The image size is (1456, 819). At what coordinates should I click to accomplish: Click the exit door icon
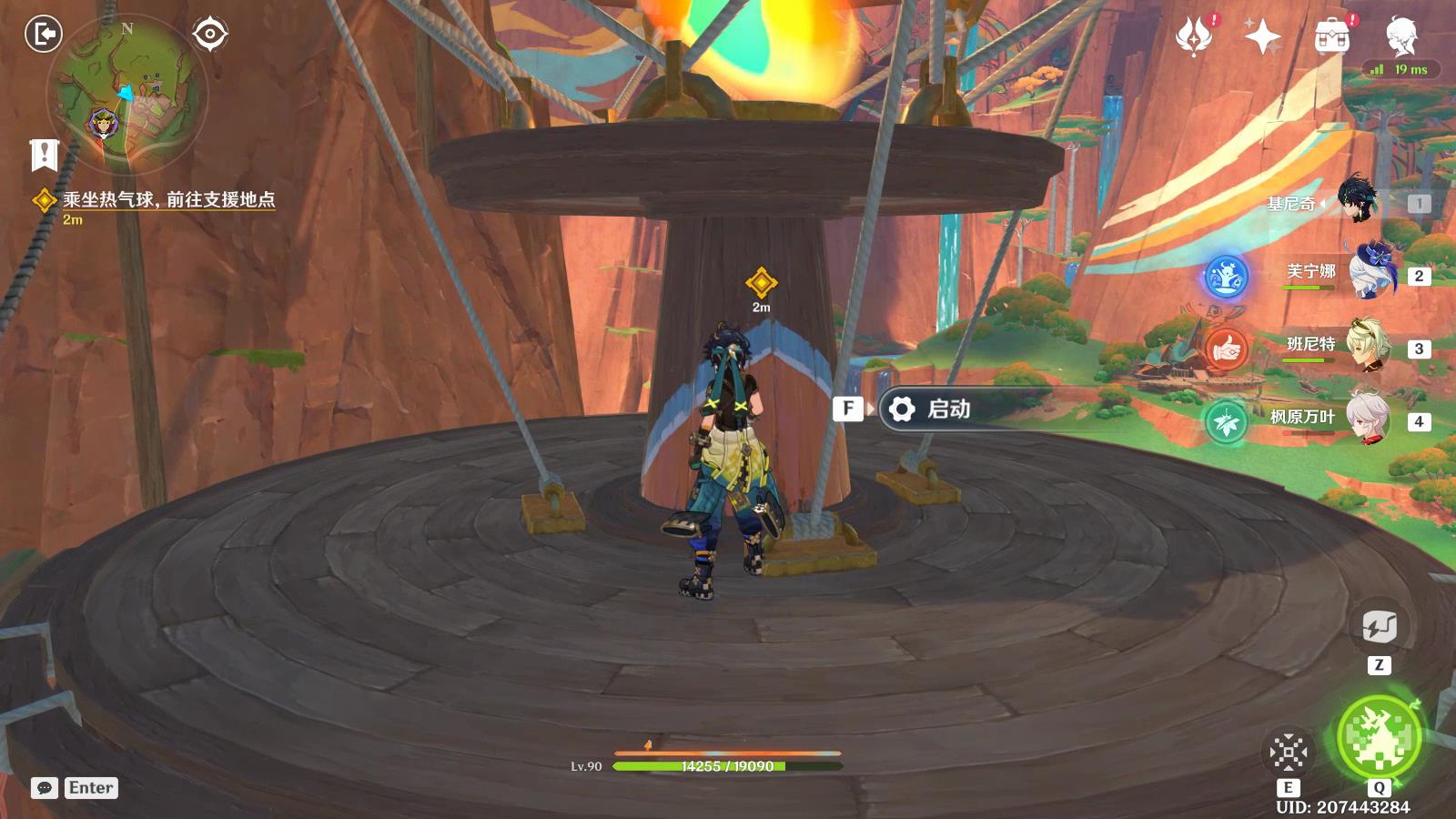pos(43,35)
